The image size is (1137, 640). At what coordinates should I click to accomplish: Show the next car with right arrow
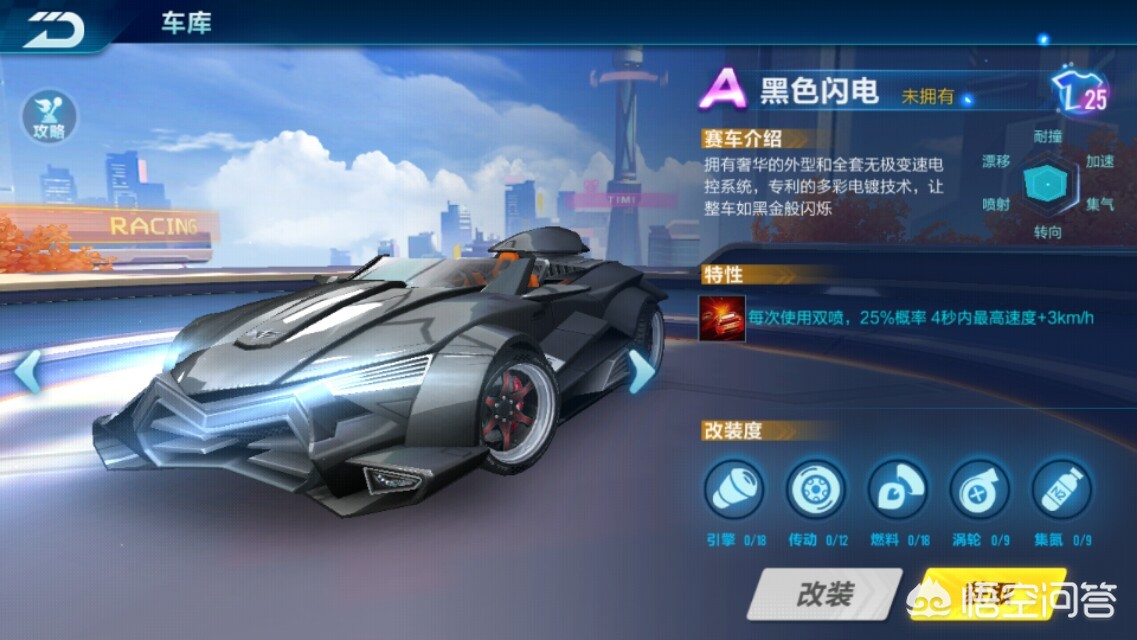tap(639, 372)
